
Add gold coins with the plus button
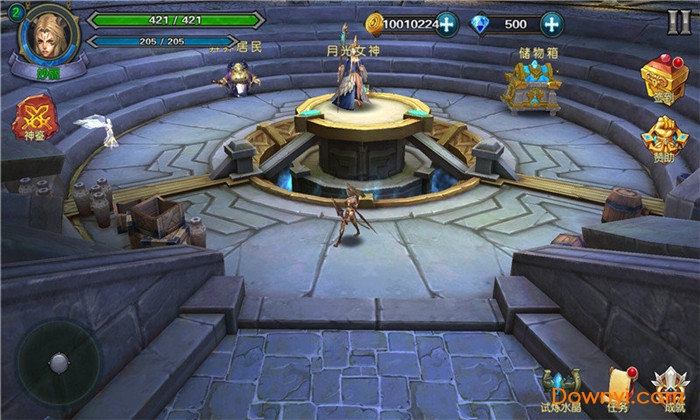448,24
